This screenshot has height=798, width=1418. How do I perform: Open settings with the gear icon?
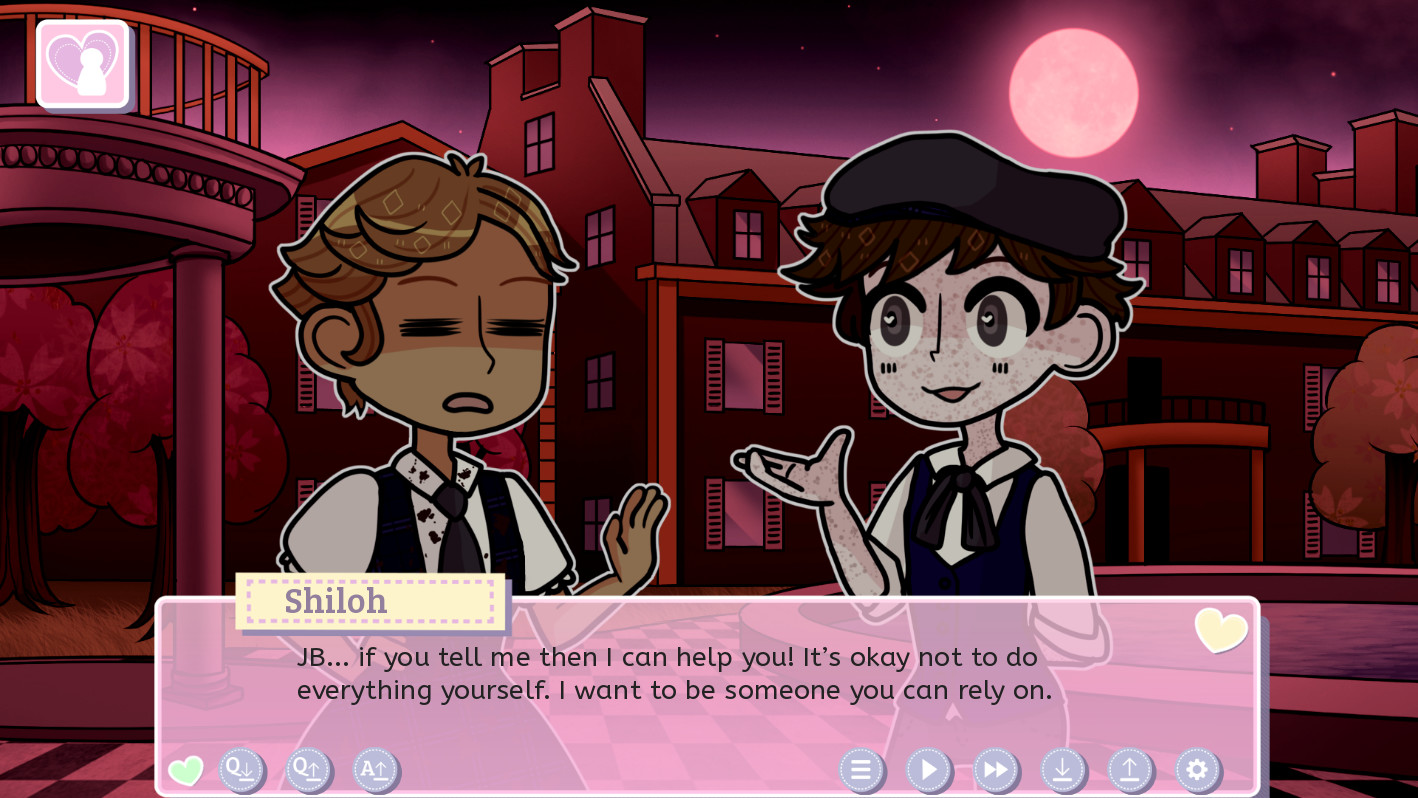click(x=1196, y=770)
